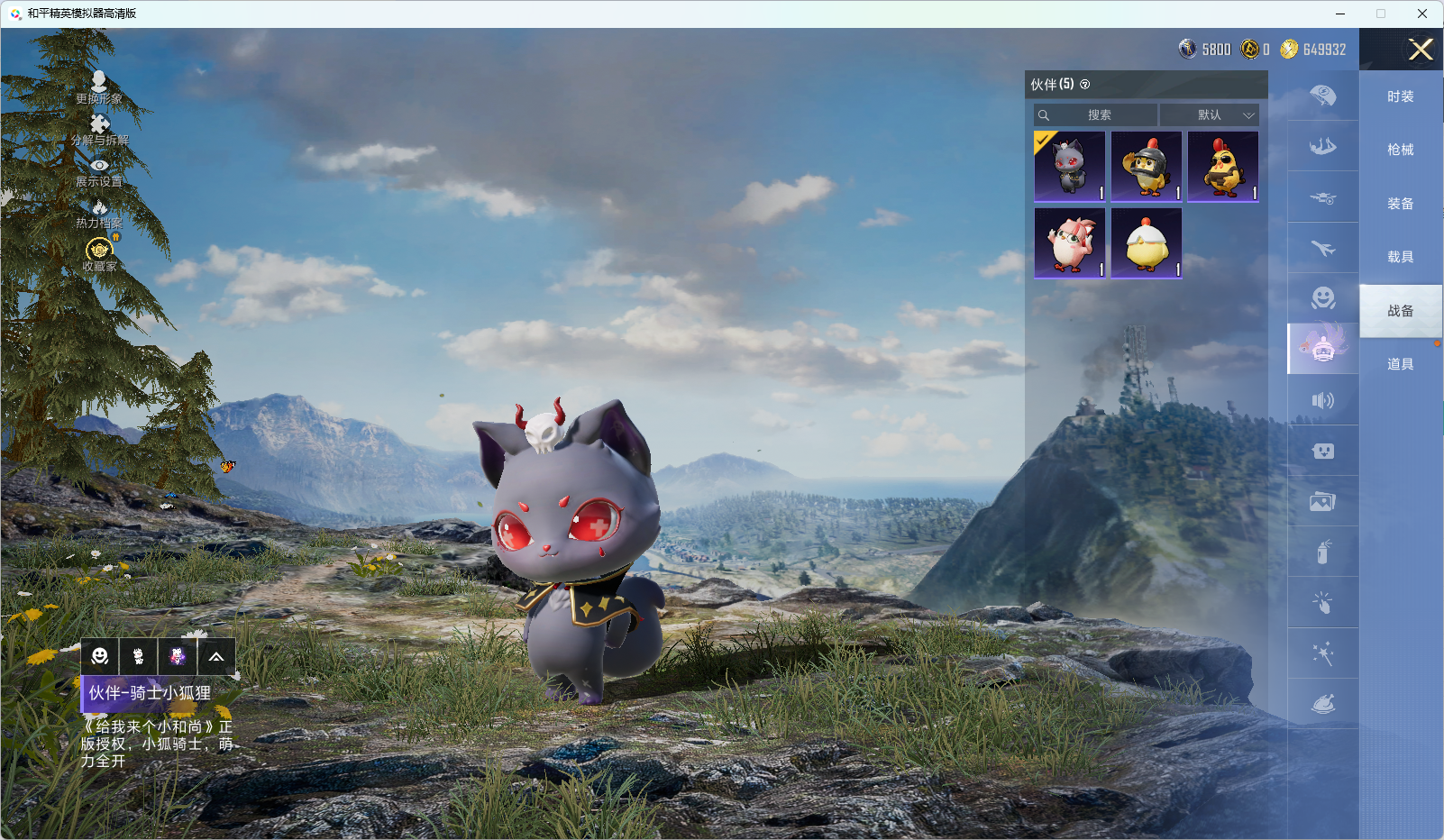This screenshot has height=840, width=1444.
Task: Open the 默认 sort dropdown
Action: click(1210, 115)
